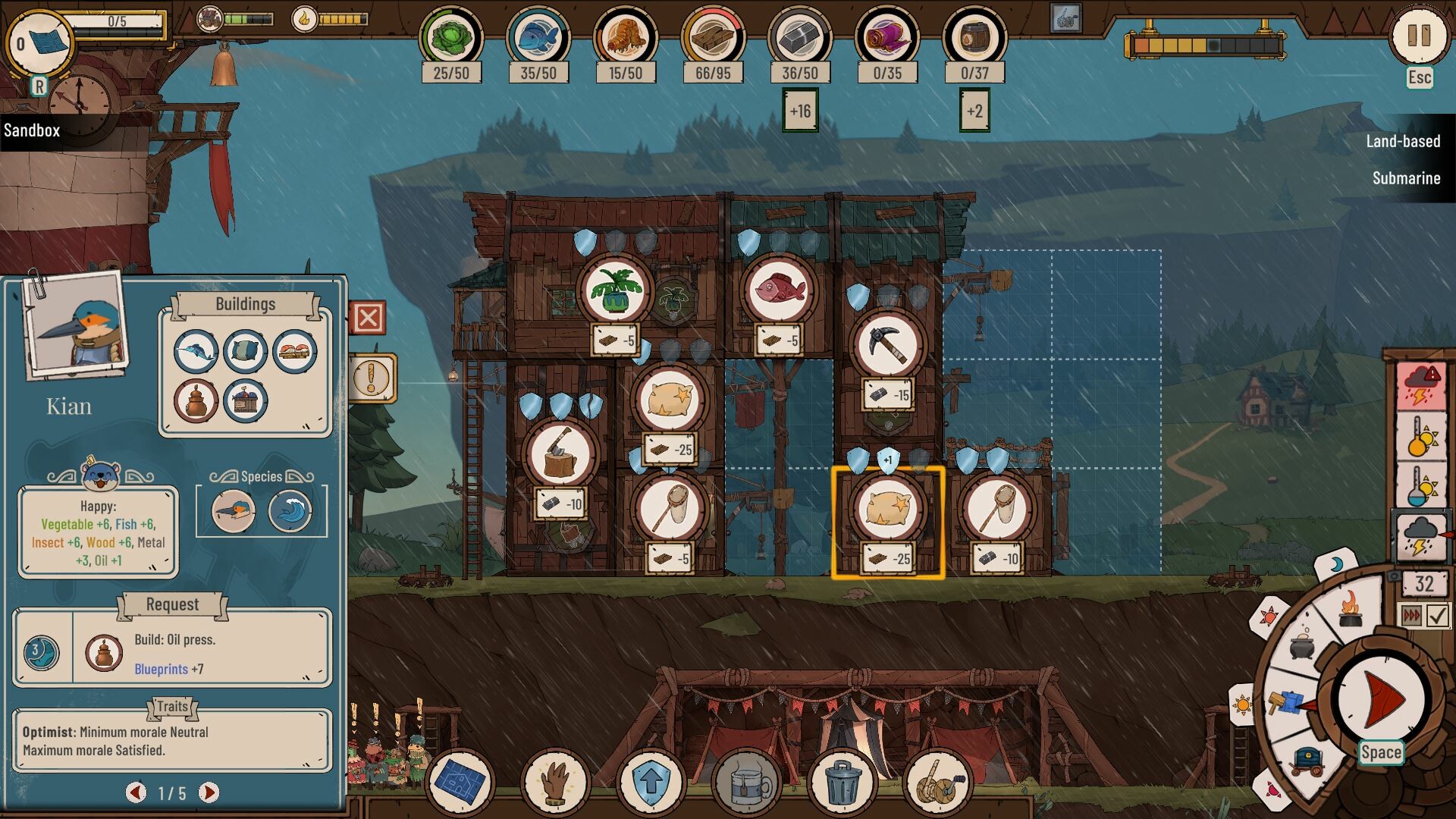The image size is (1456, 819).
Task: Select the pickaxe mine building
Action: [x=886, y=346]
